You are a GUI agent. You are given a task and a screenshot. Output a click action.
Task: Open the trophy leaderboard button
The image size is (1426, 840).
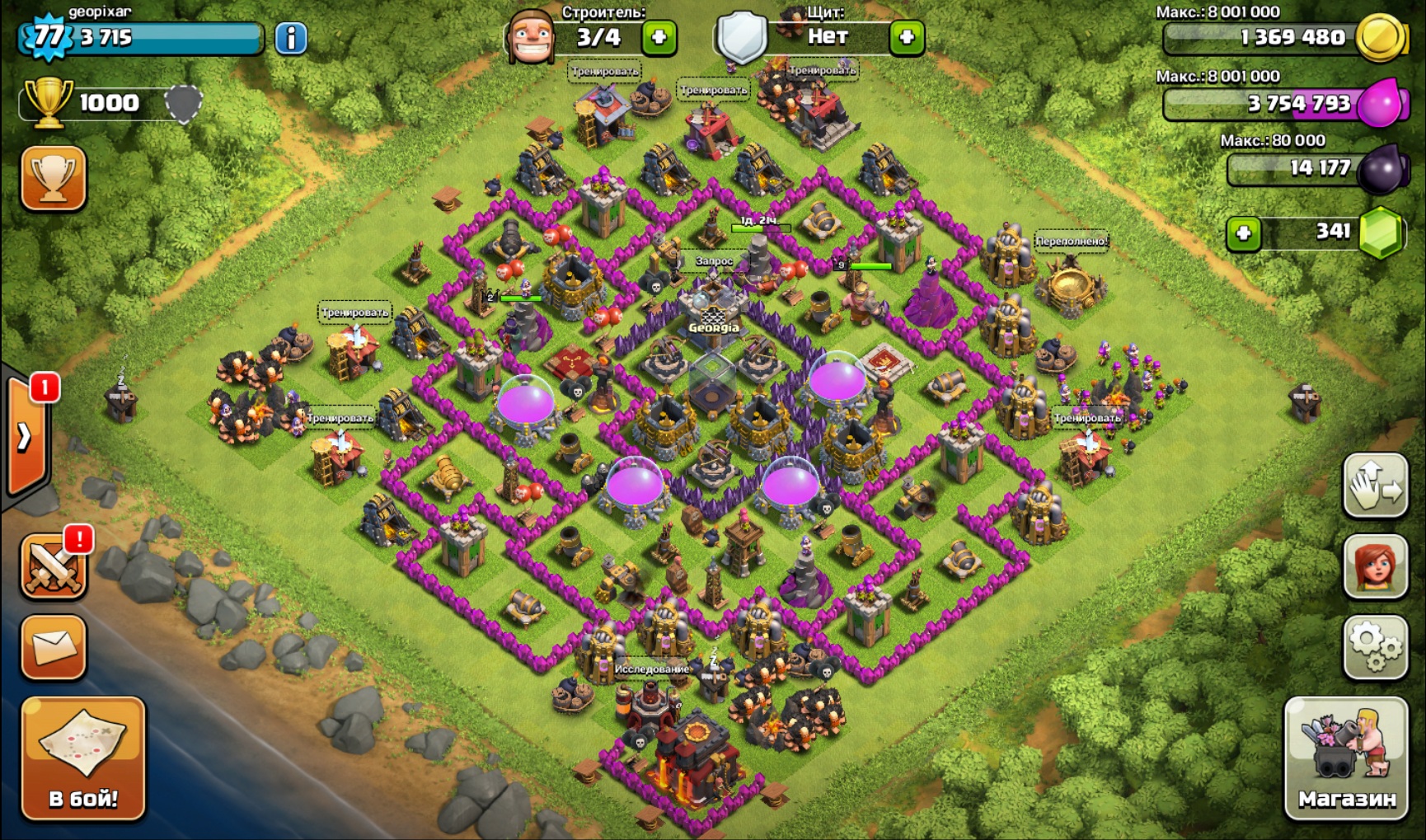pyautogui.click(x=54, y=178)
